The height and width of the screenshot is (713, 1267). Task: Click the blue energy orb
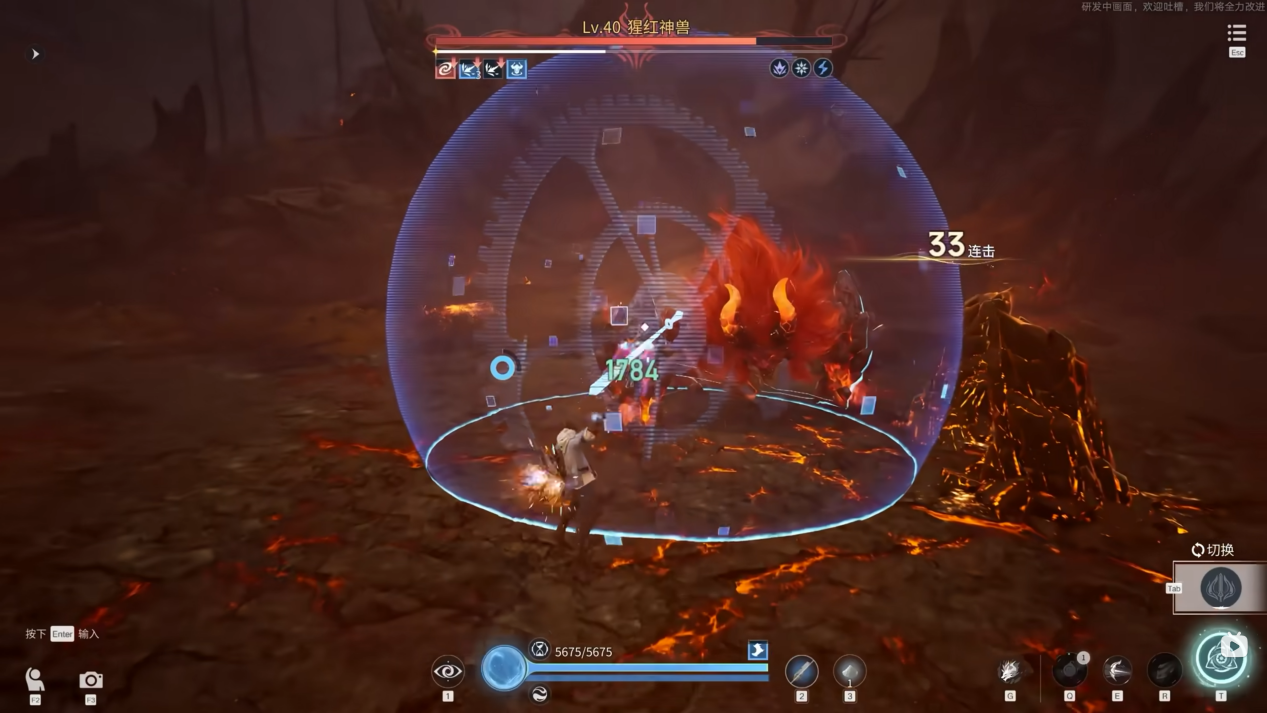point(503,667)
